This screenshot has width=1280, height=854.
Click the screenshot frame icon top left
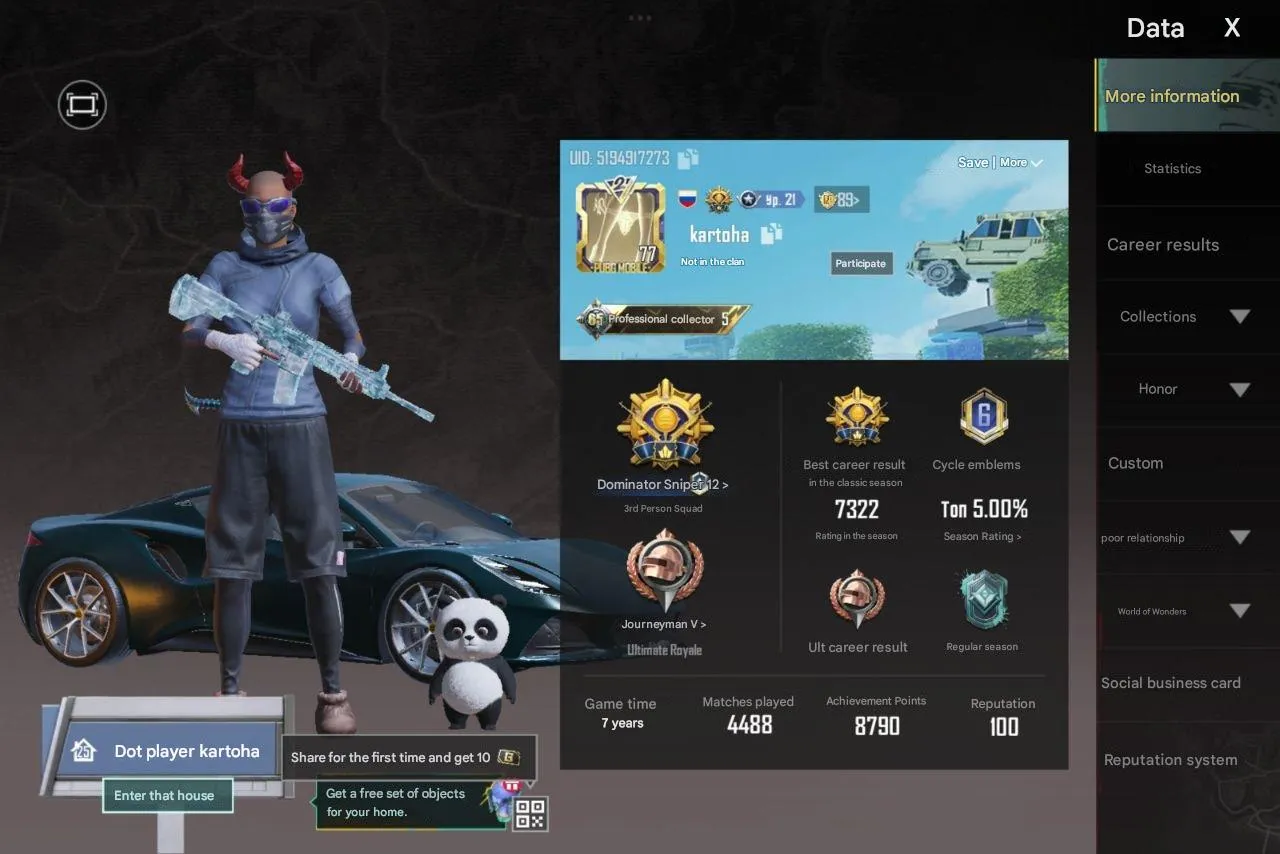click(x=81, y=104)
